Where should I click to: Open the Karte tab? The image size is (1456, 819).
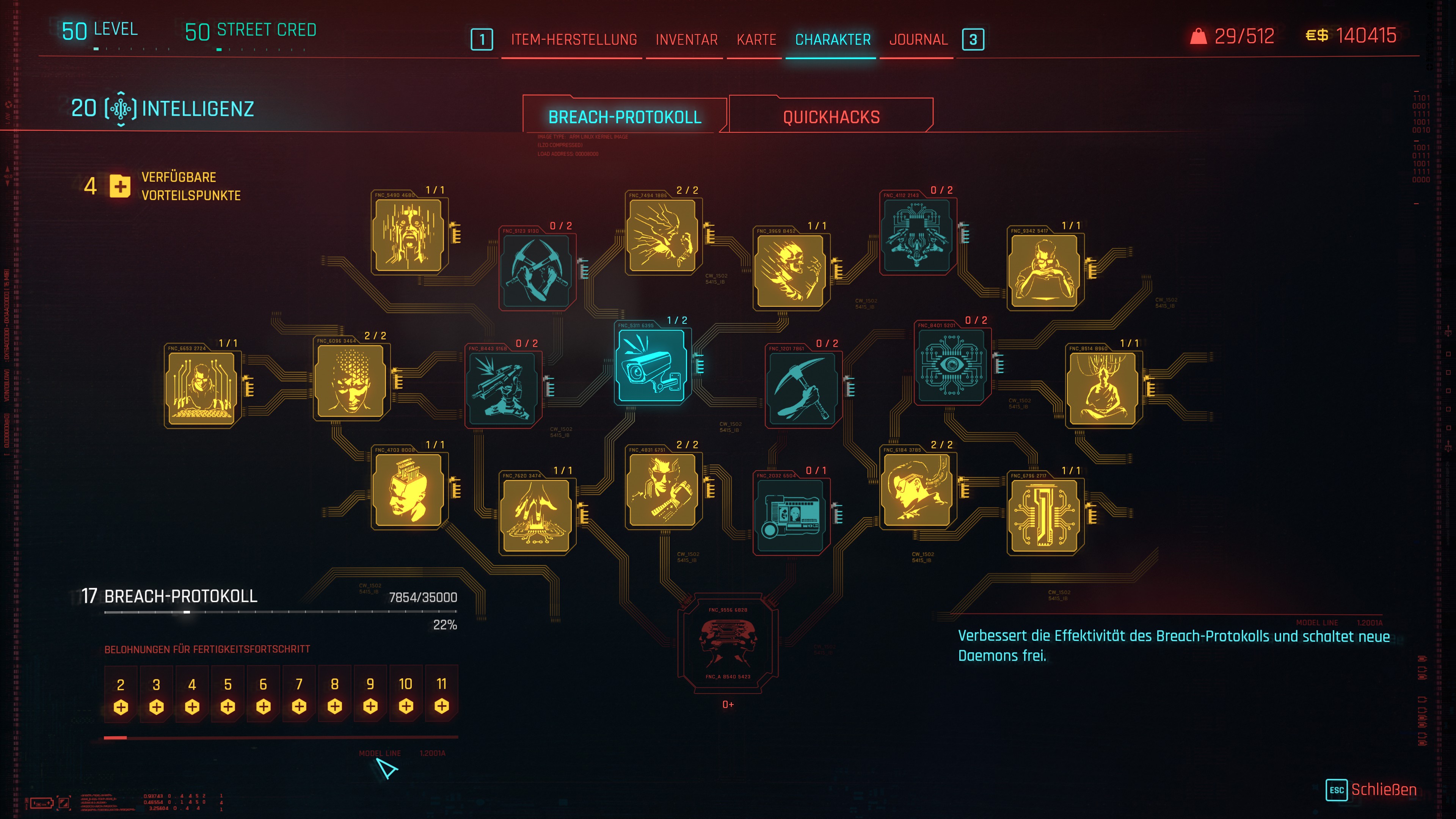[756, 39]
